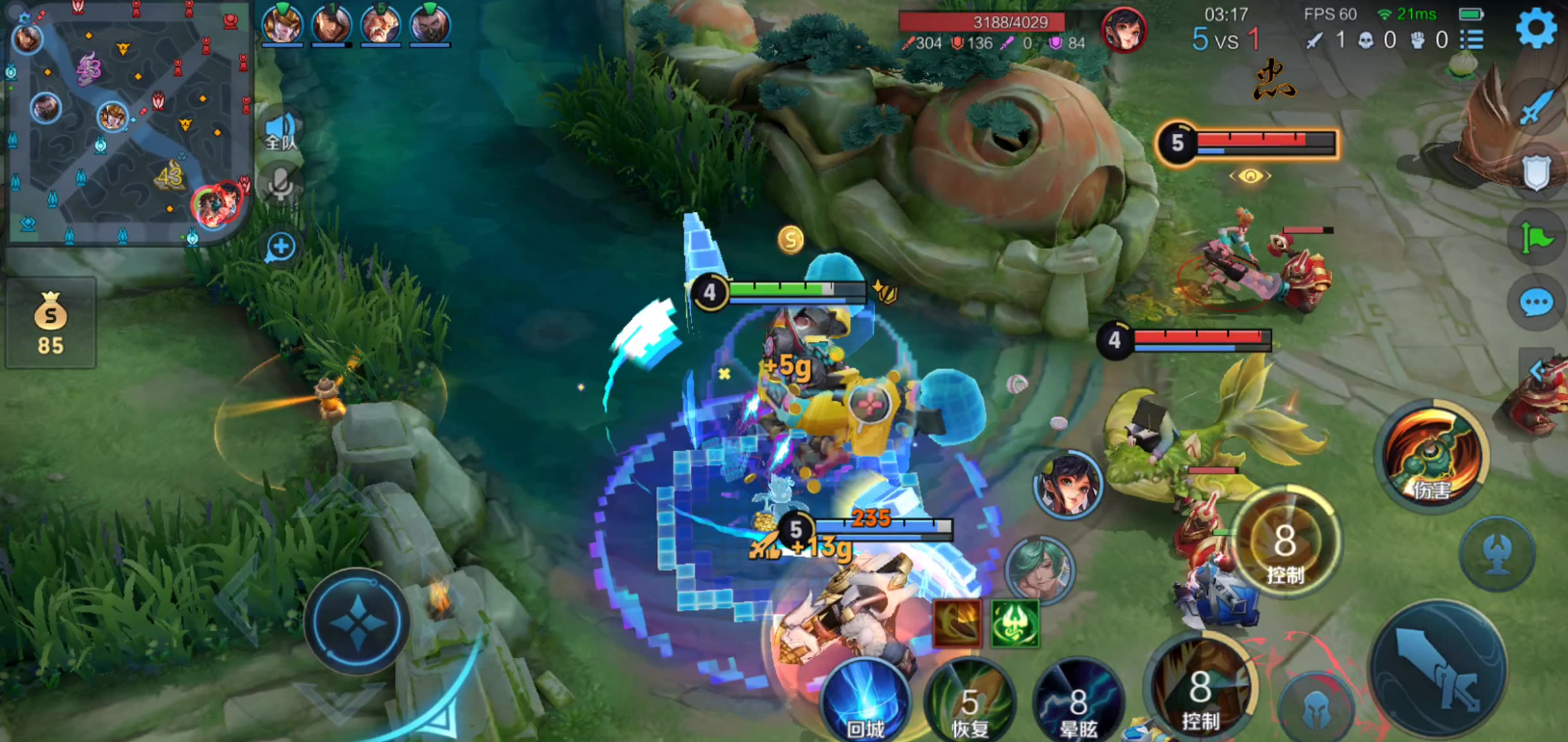The height and width of the screenshot is (742, 1568).
Task: Send the shield defend signal
Action: (x=1535, y=173)
